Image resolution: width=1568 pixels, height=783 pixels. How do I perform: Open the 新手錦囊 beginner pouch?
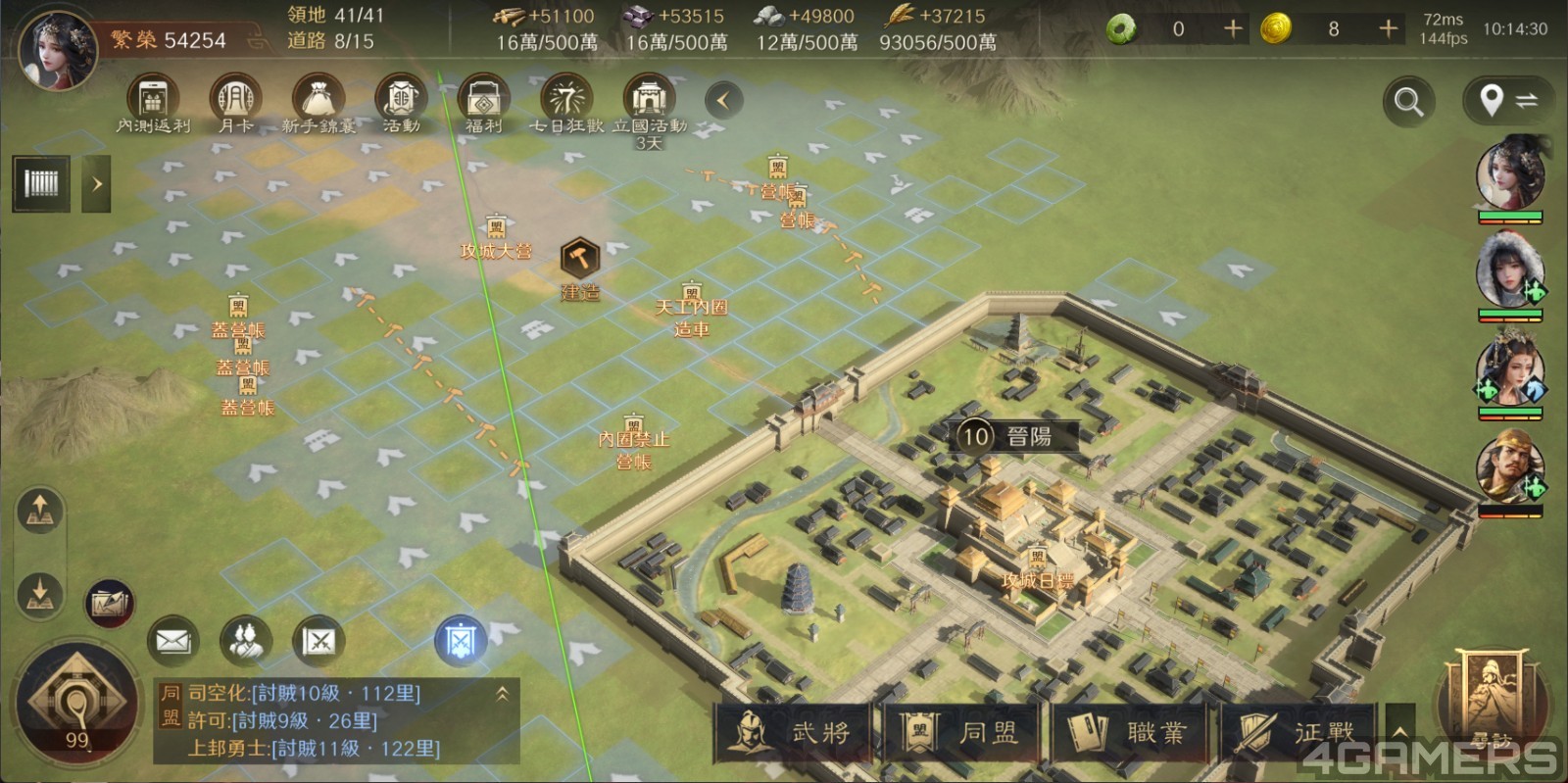pyautogui.click(x=318, y=103)
